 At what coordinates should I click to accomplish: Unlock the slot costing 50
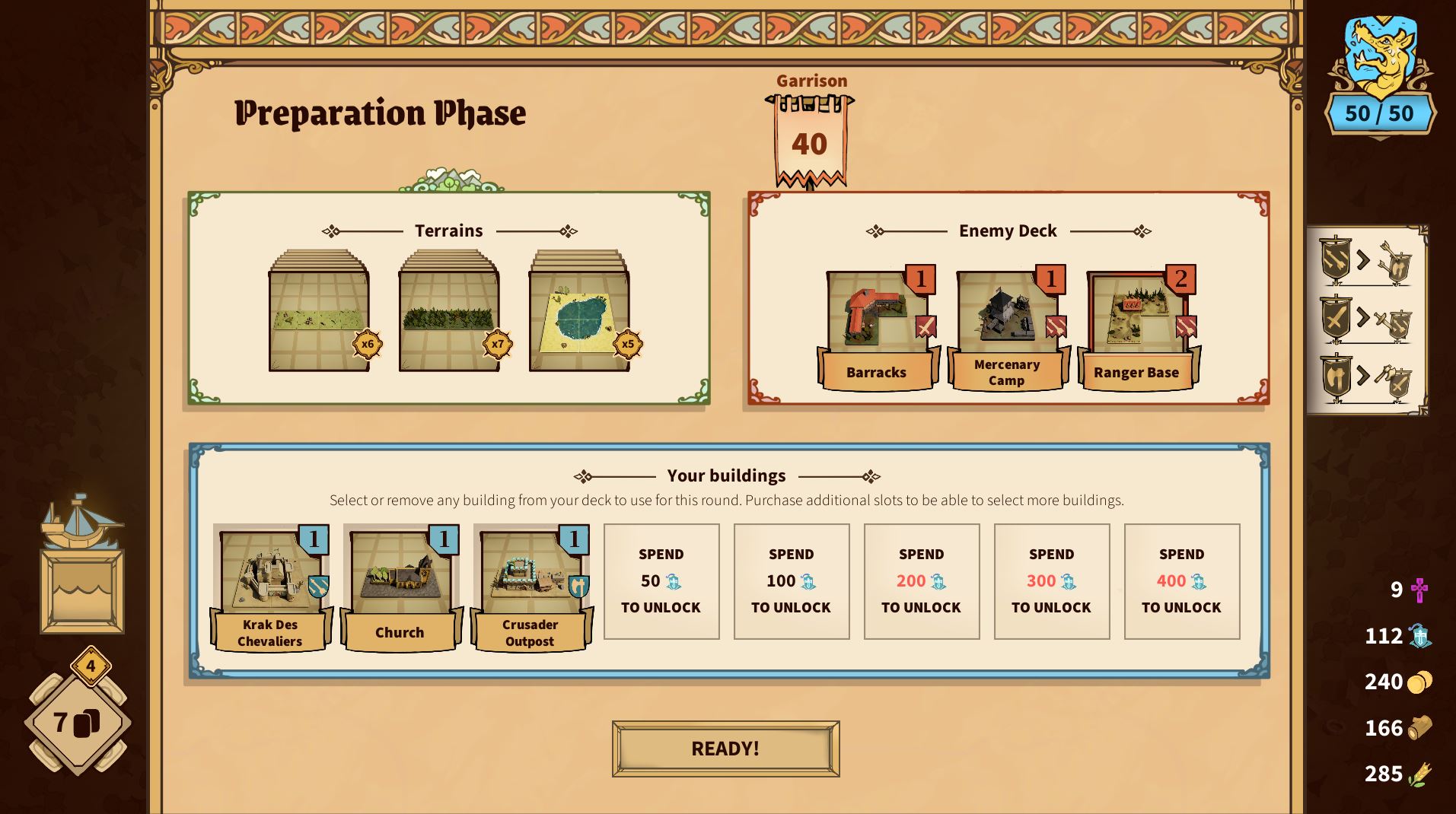tap(661, 581)
